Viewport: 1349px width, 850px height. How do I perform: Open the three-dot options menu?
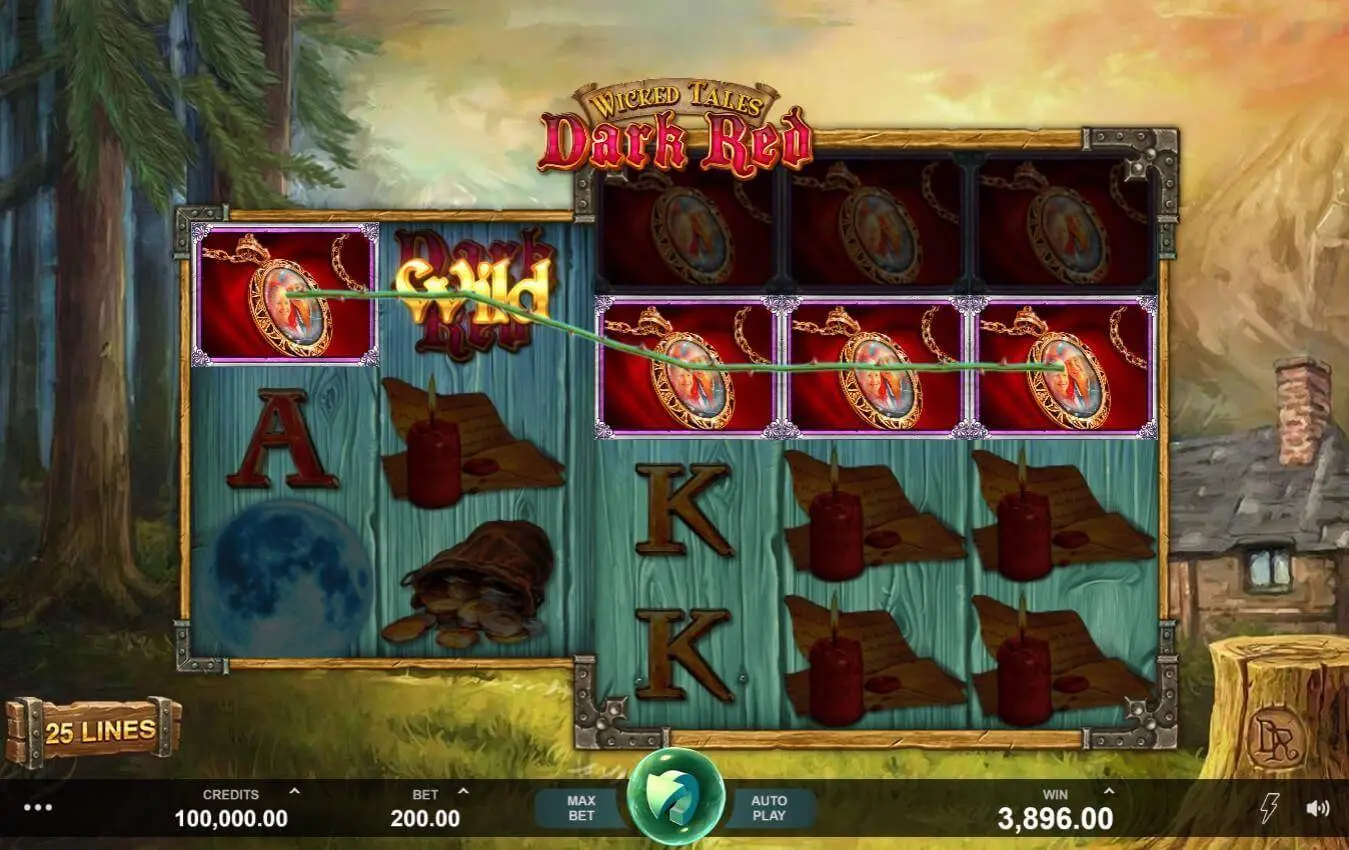click(38, 808)
